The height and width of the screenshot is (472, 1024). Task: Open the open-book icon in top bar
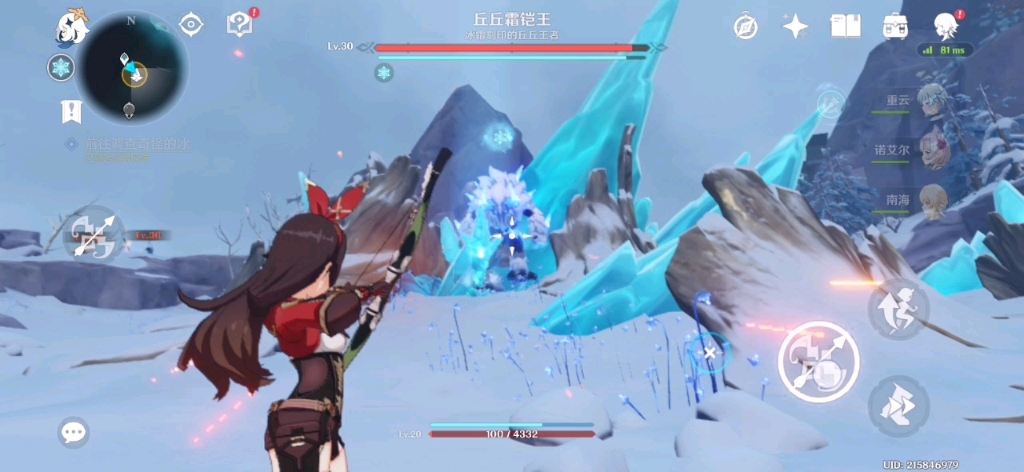846,27
